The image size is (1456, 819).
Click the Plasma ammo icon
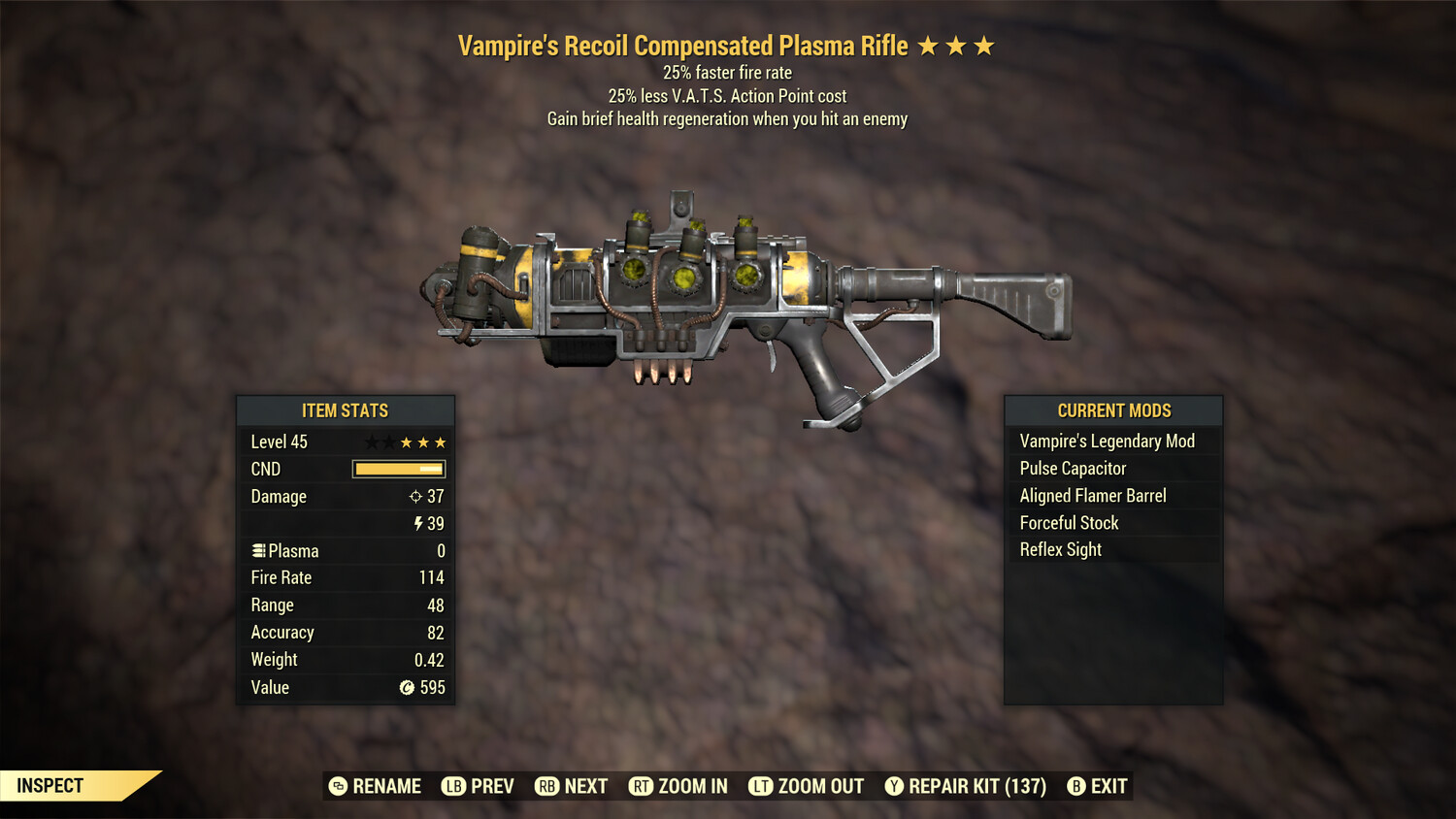pyautogui.click(x=258, y=550)
